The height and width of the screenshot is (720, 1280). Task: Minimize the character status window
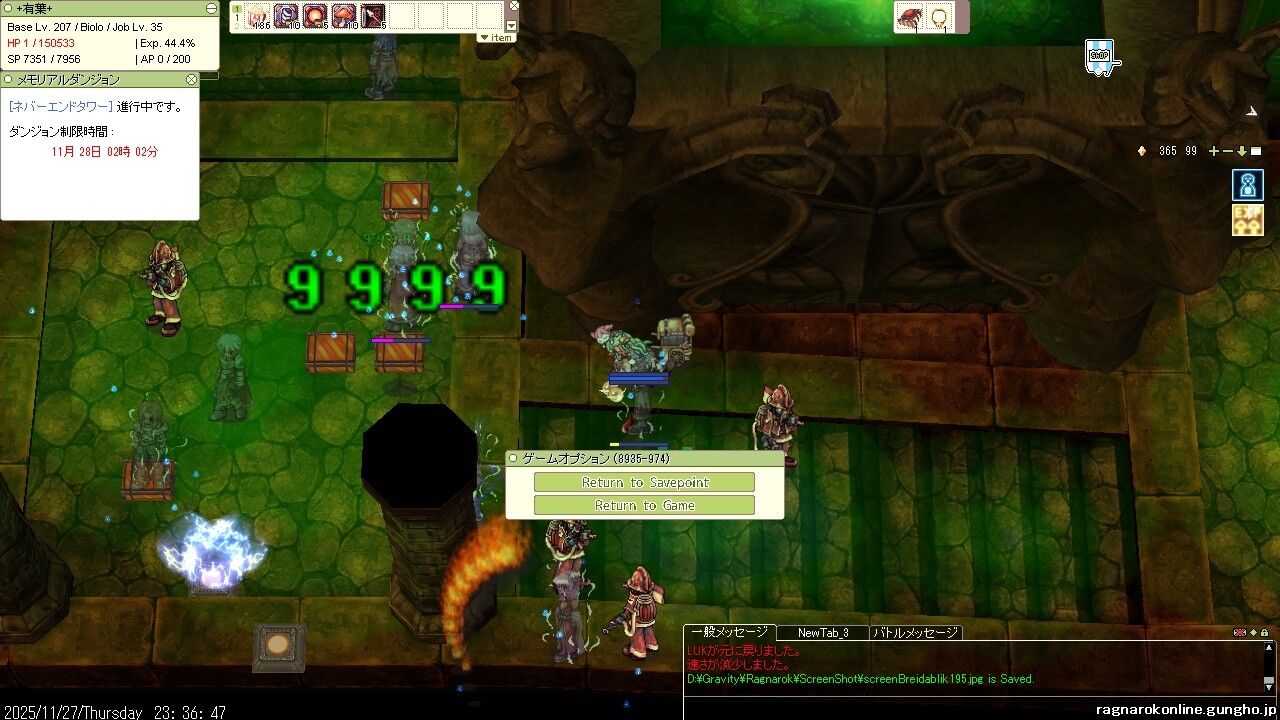(x=211, y=8)
